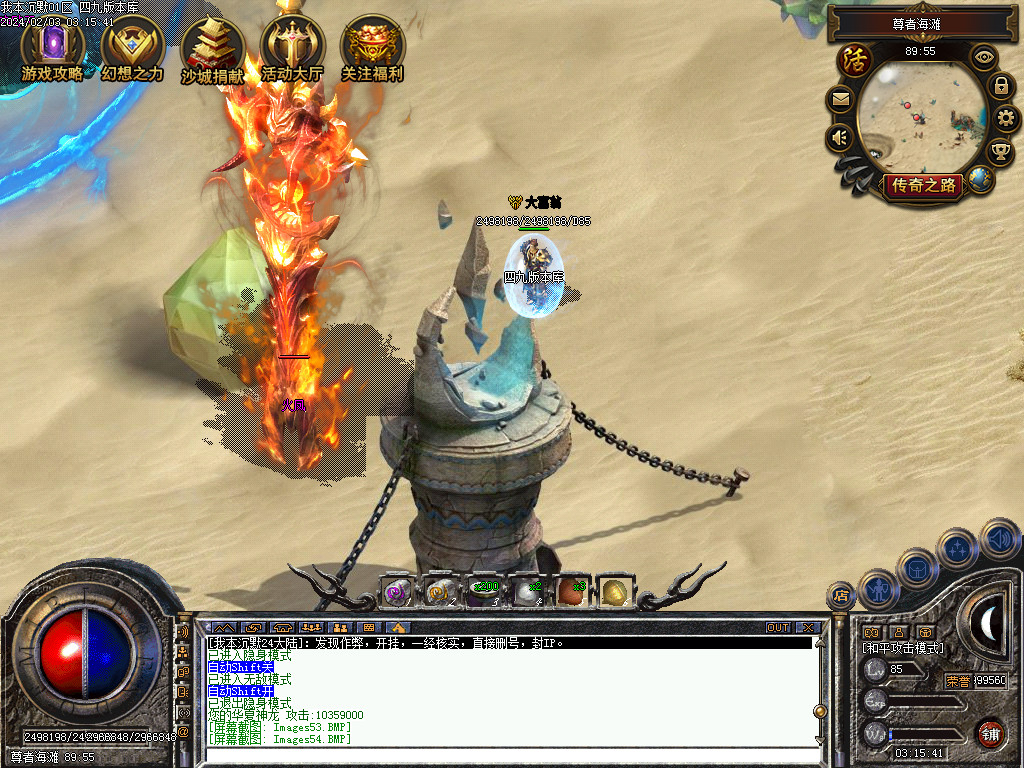Click the red 铺 stall button

pyautogui.click(x=991, y=733)
